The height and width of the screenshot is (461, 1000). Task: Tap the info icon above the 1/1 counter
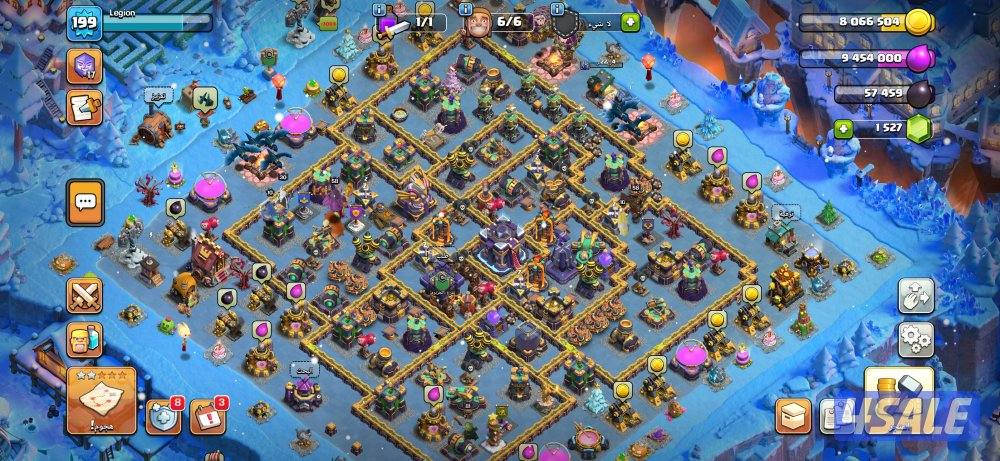[x=380, y=8]
